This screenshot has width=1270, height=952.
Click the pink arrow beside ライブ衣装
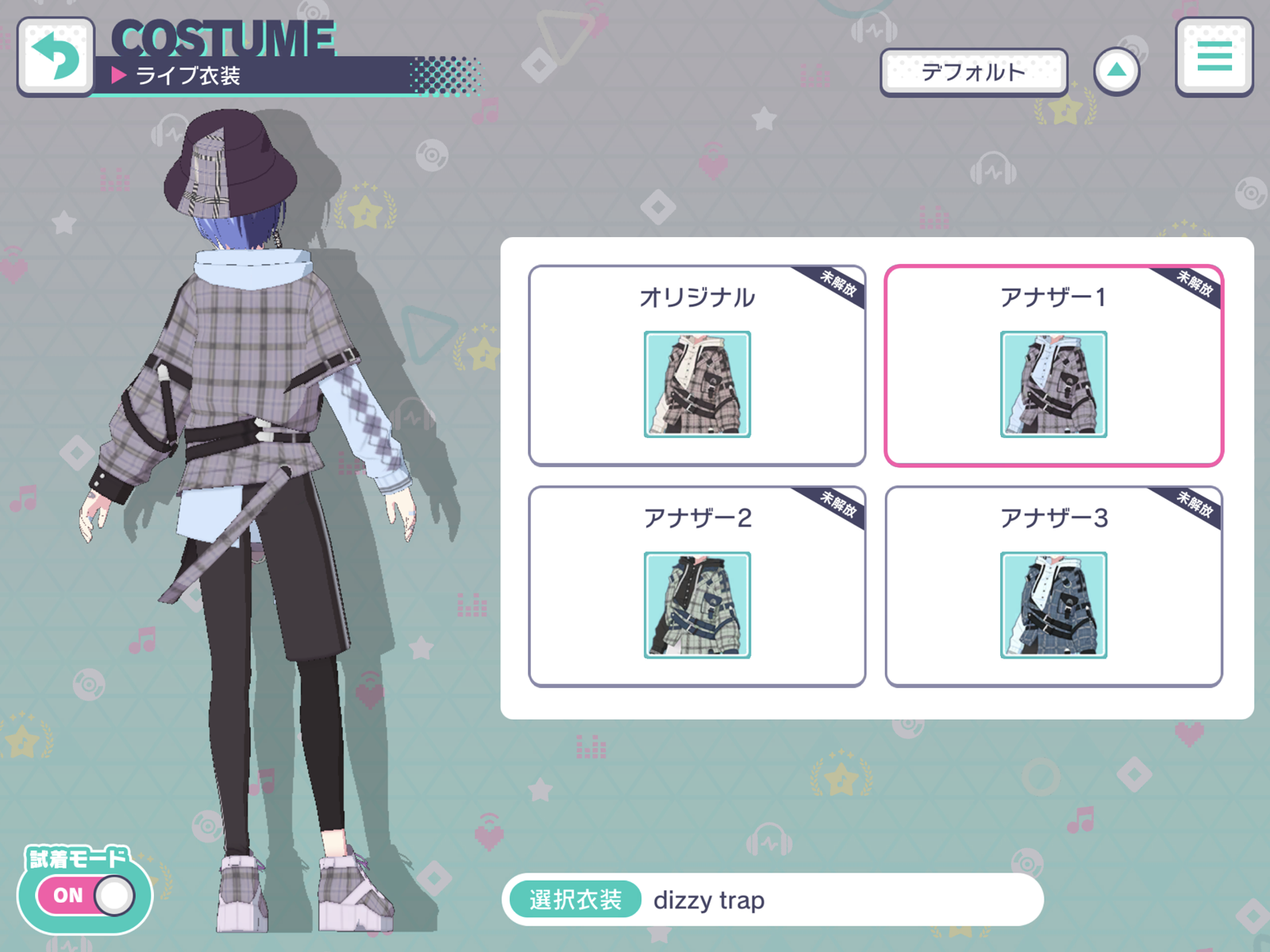coord(119,75)
